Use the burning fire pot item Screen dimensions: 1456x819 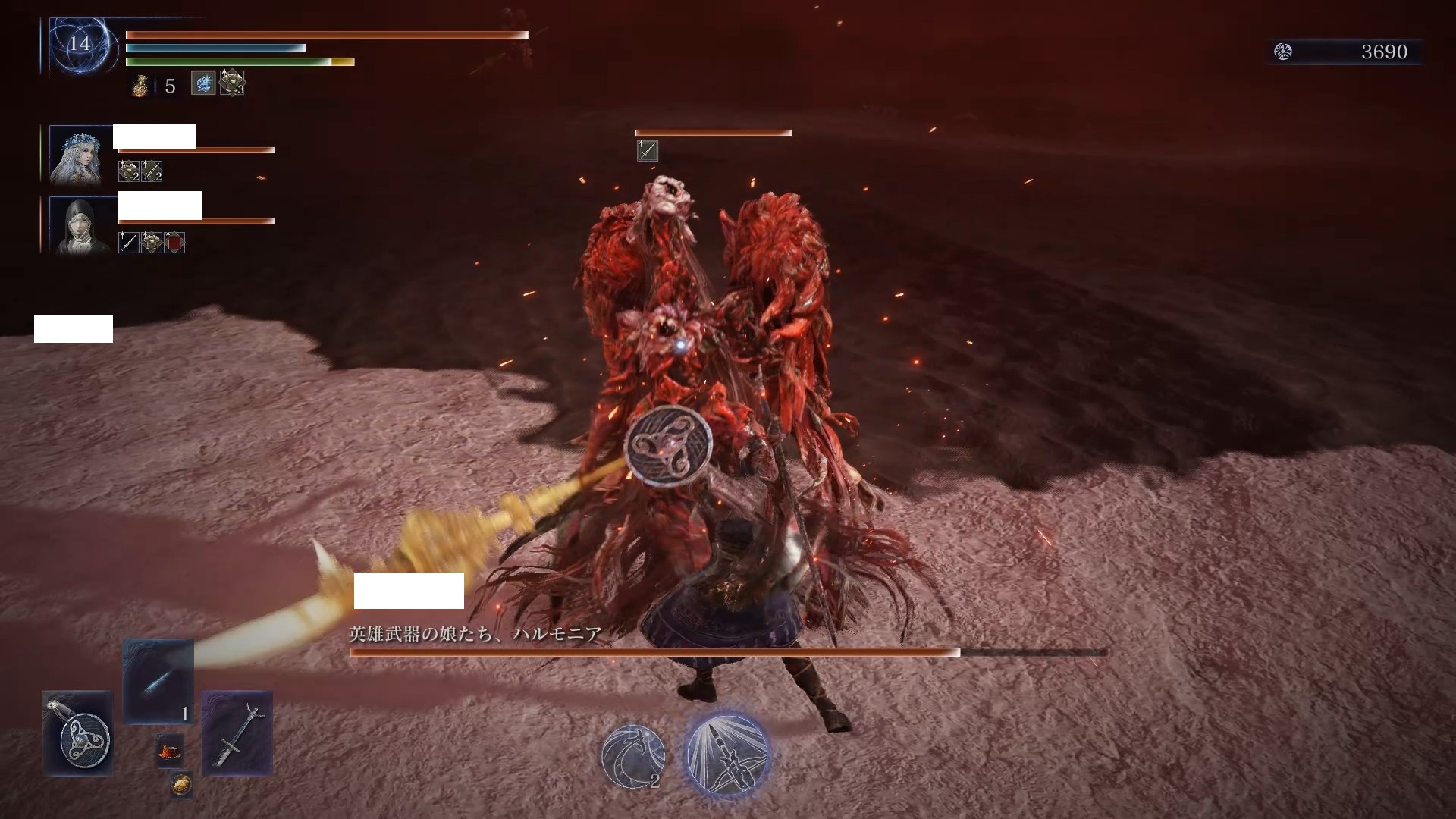169,752
